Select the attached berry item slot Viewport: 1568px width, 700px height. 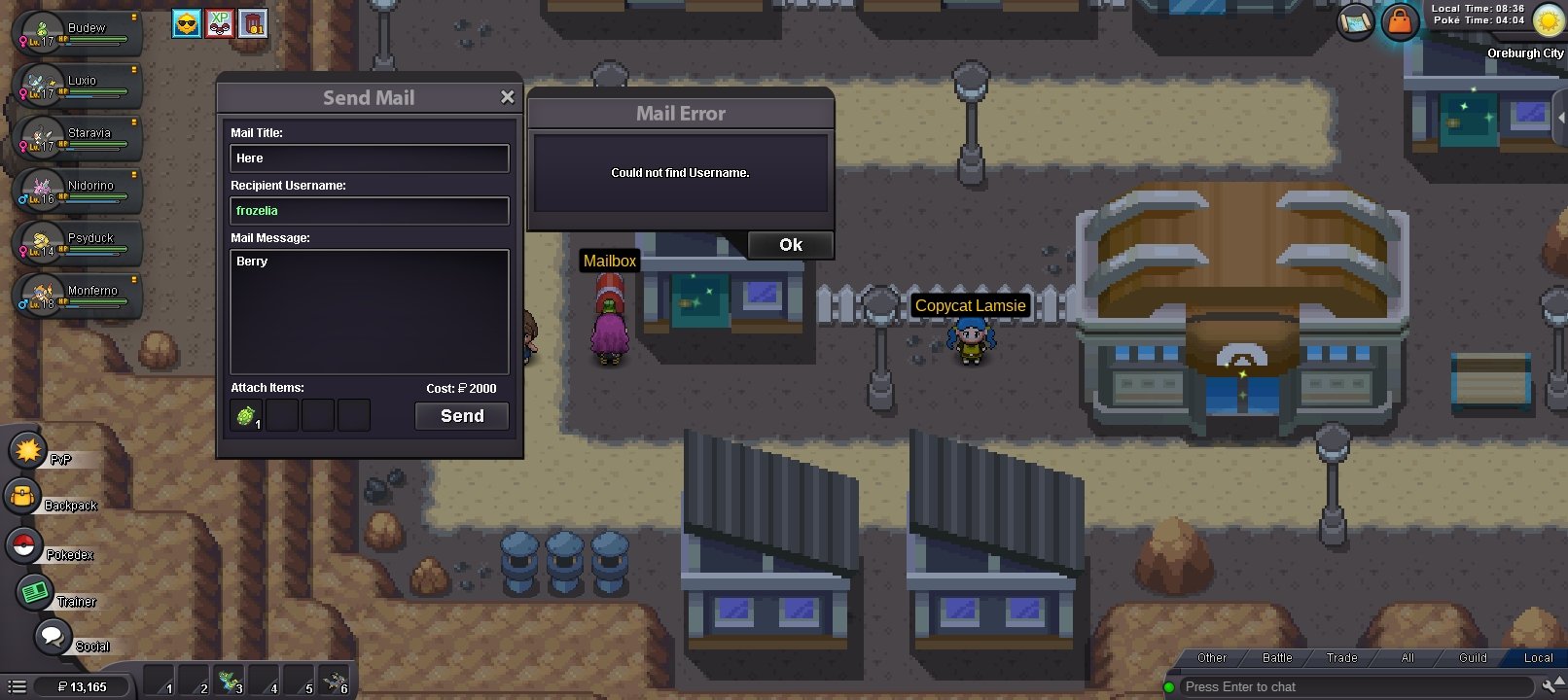pos(246,414)
